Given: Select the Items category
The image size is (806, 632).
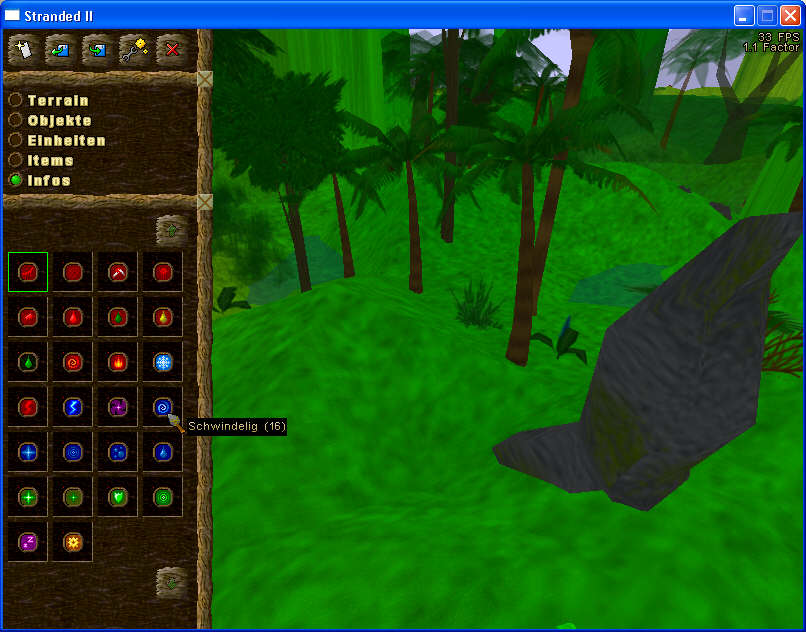Looking at the screenshot, I should click(16, 160).
